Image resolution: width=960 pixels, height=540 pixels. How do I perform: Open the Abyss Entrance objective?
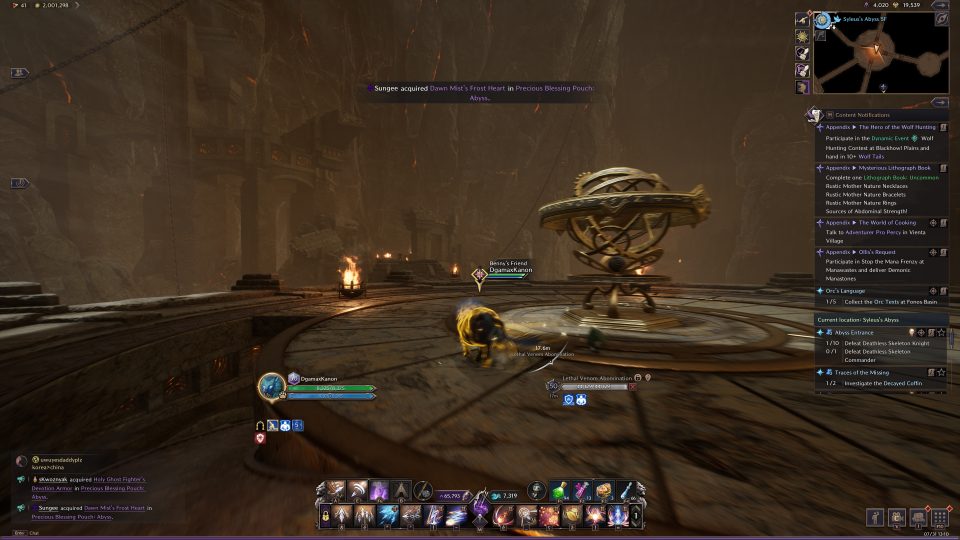(850, 332)
